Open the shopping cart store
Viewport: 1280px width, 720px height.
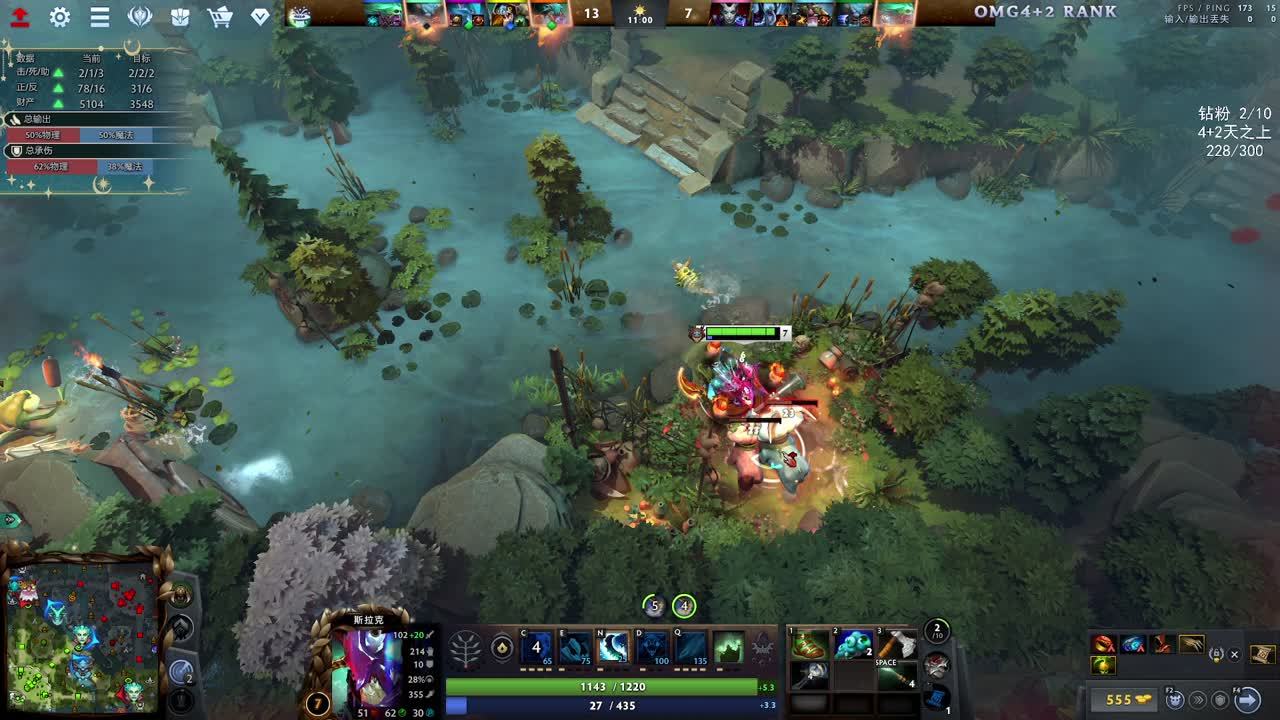(220, 16)
